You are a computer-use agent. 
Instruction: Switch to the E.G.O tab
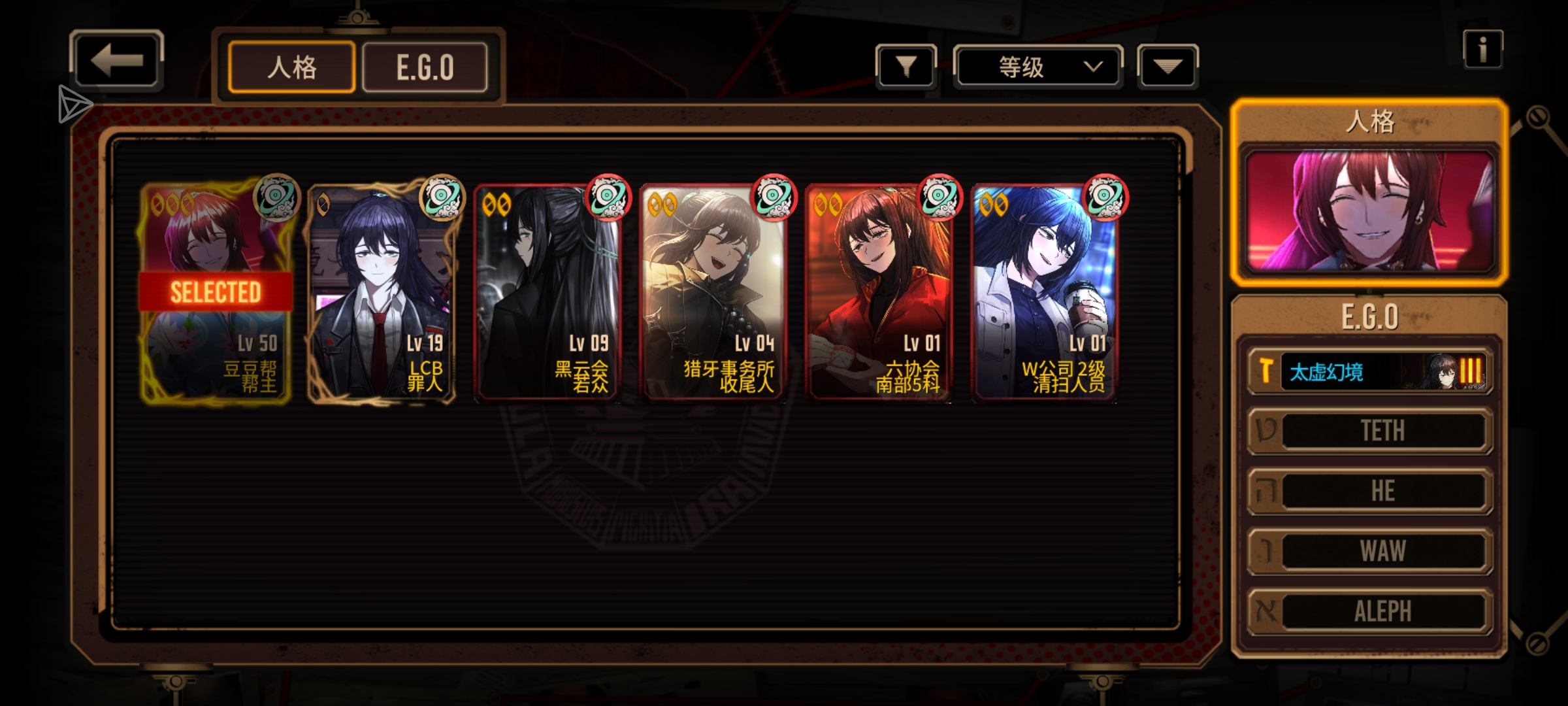425,67
